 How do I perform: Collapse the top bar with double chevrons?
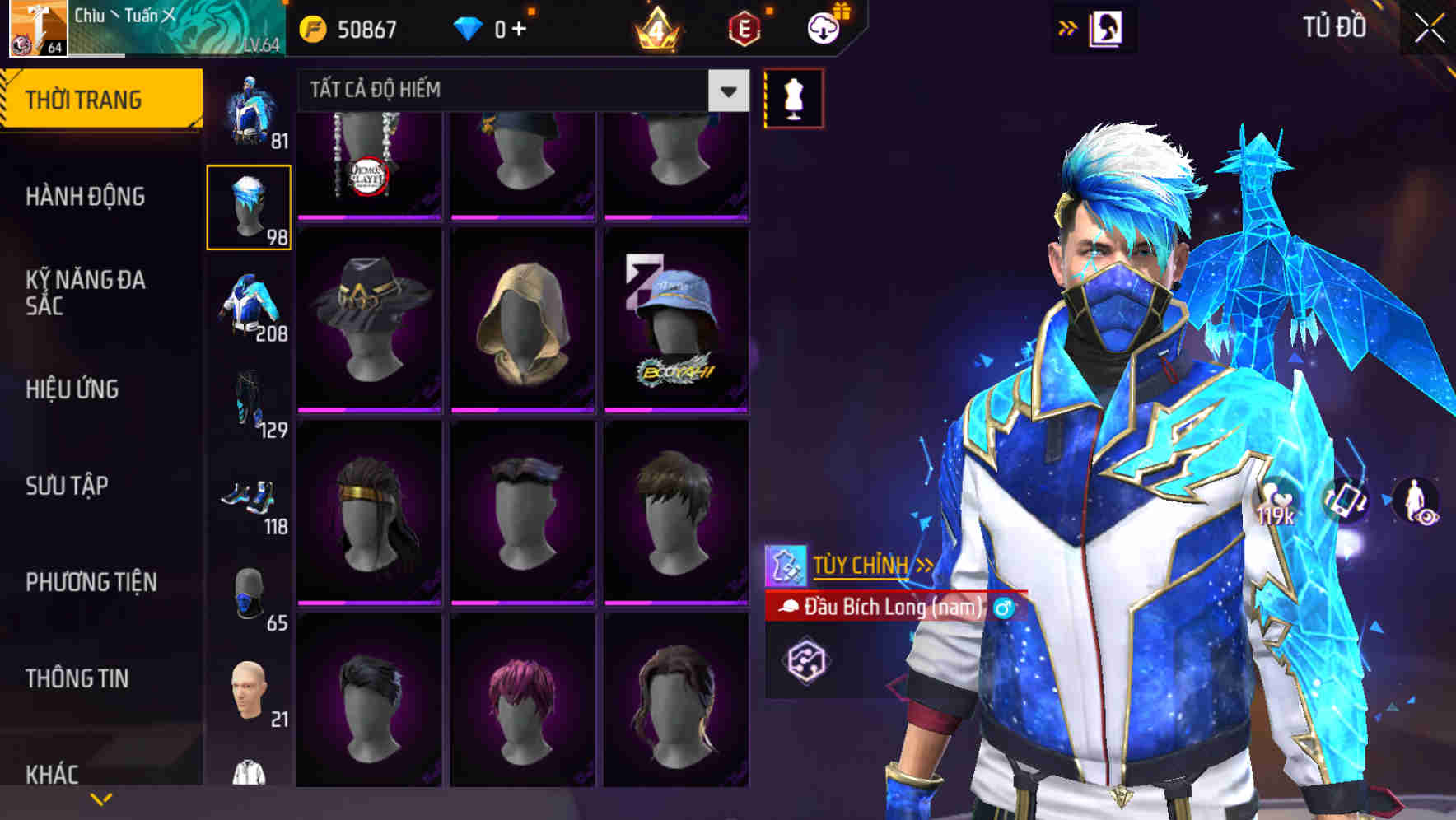coord(1066,27)
